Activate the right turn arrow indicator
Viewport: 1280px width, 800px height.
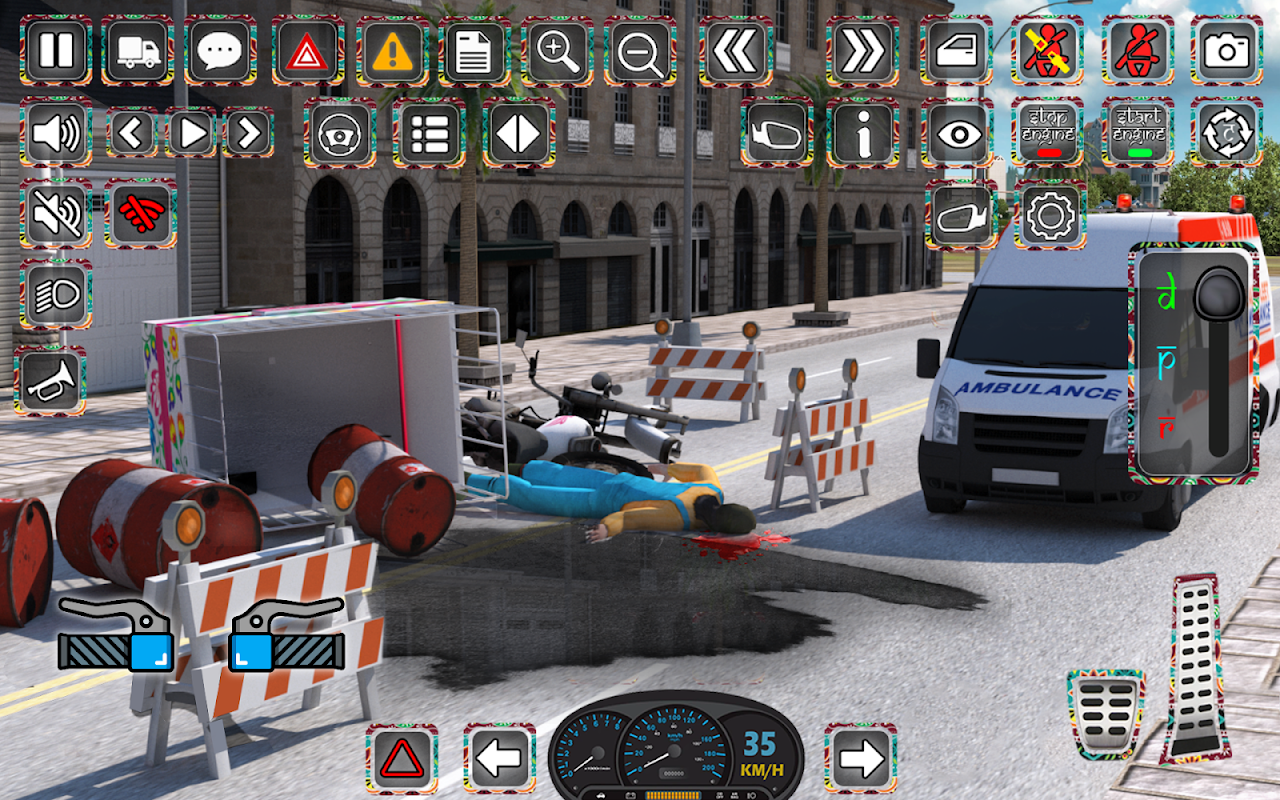(860, 759)
